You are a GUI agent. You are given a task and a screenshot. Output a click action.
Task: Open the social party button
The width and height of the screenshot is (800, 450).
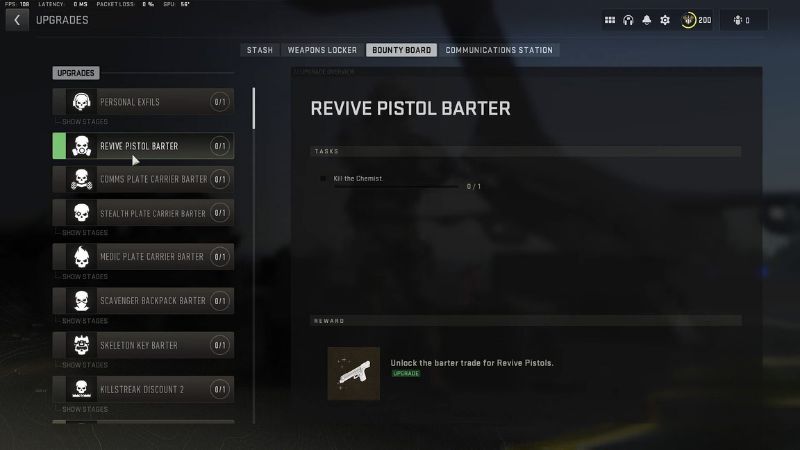[x=749, y=20]
